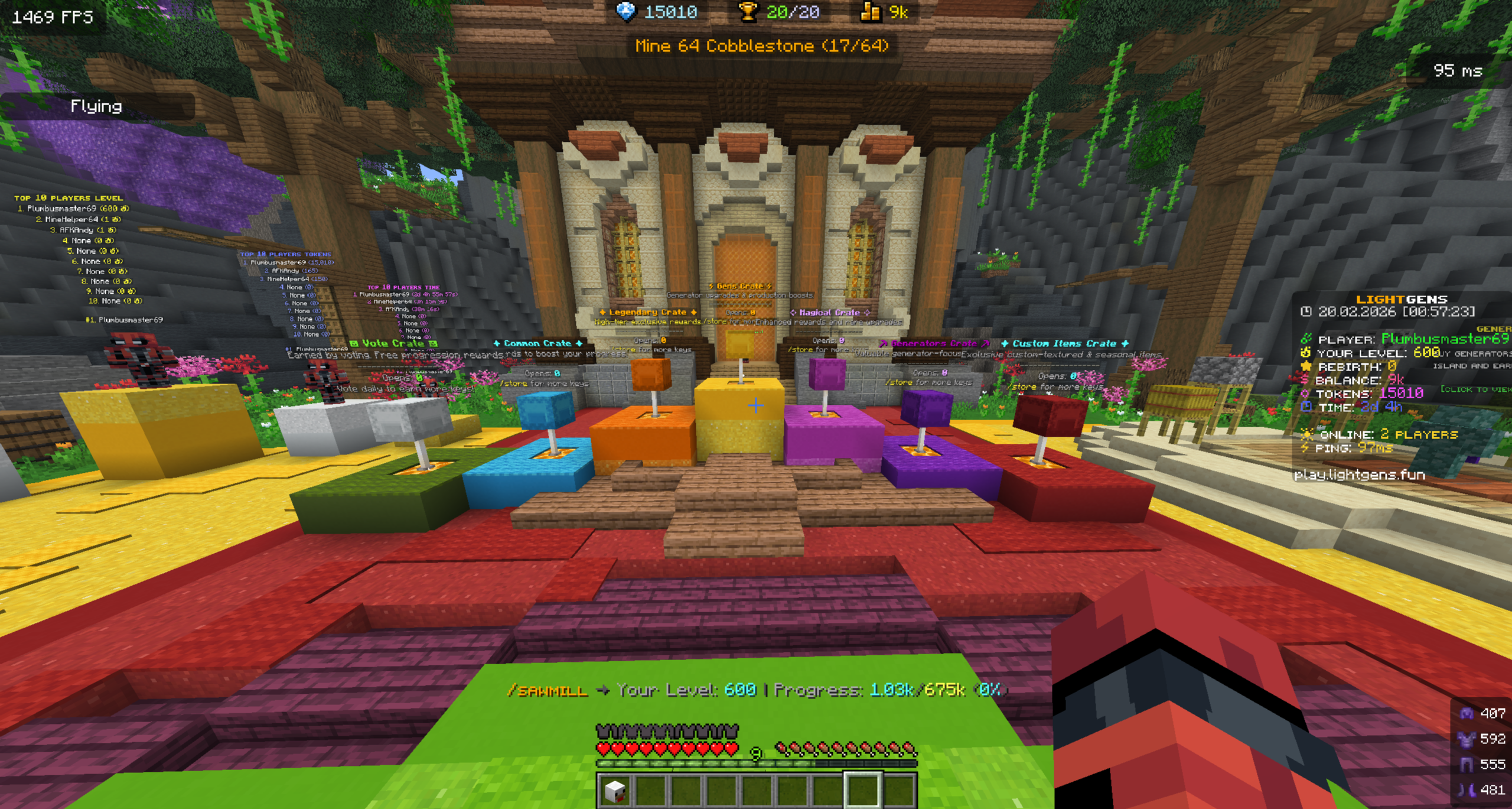Viewport: 1512px width, 809px height.
Task: Expand the Gens Crate hologram info
Action: point(740,285)
